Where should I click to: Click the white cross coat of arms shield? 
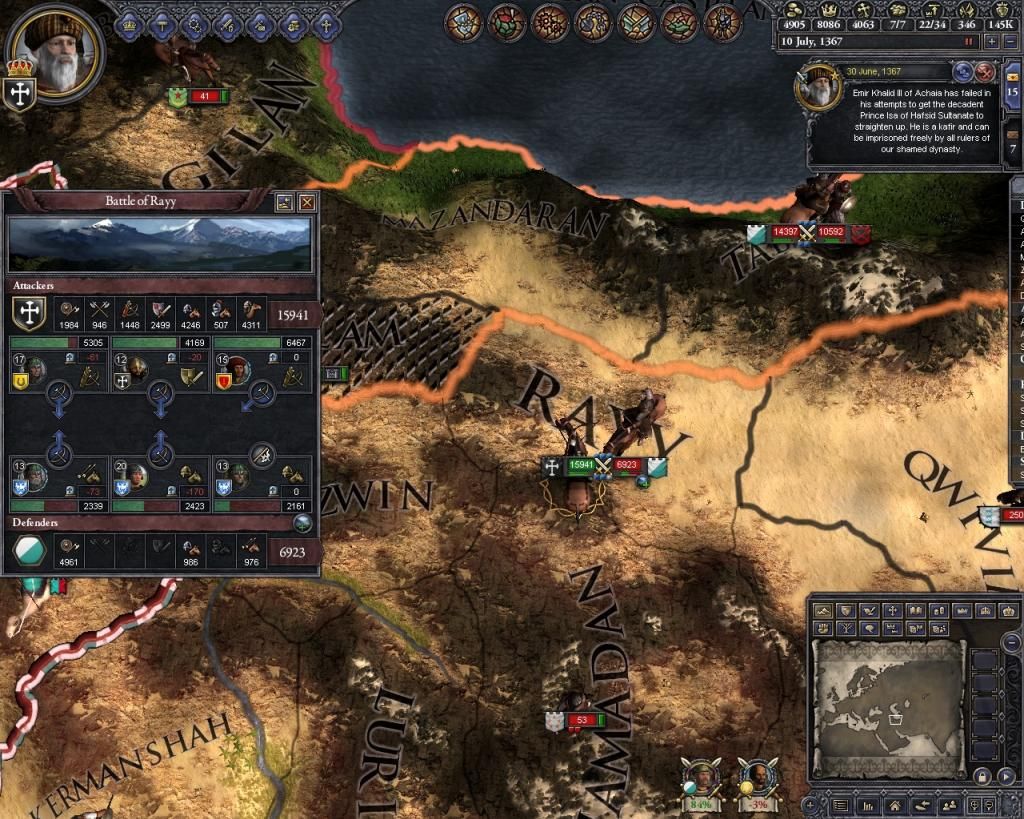18,93
